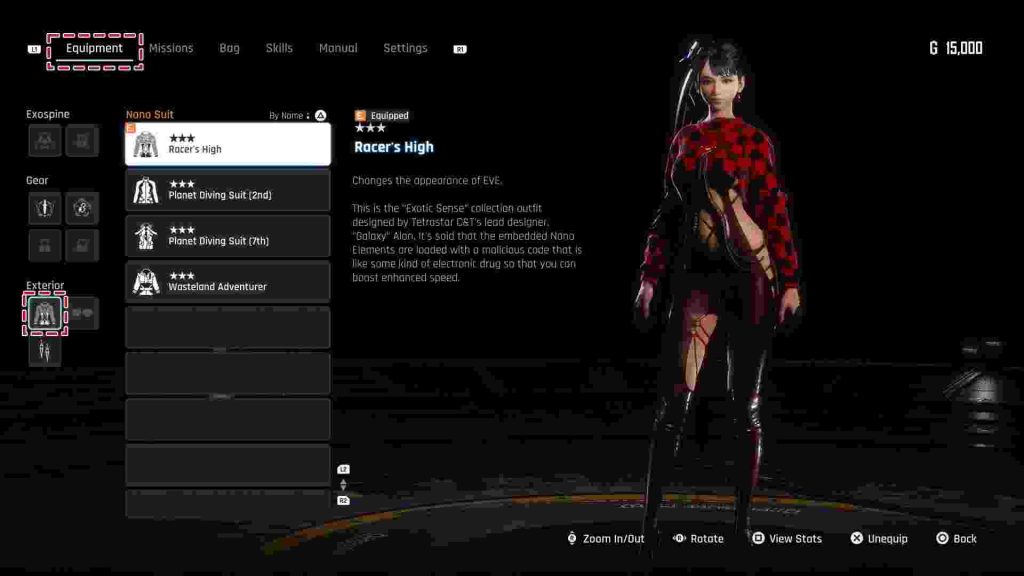Viewport: 1024px width, 576px height.
Task: Select the Wasteland Adventurer suit
Action: point(228,281)
